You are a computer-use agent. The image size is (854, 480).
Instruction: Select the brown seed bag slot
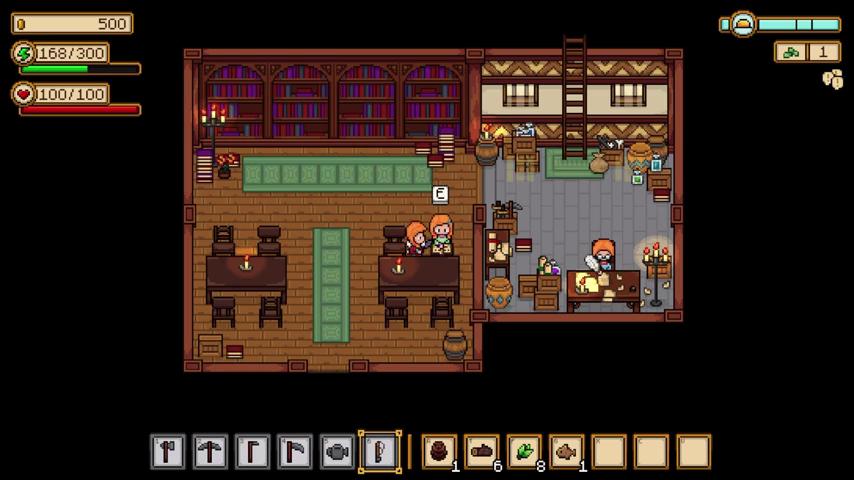coord(439,452)
